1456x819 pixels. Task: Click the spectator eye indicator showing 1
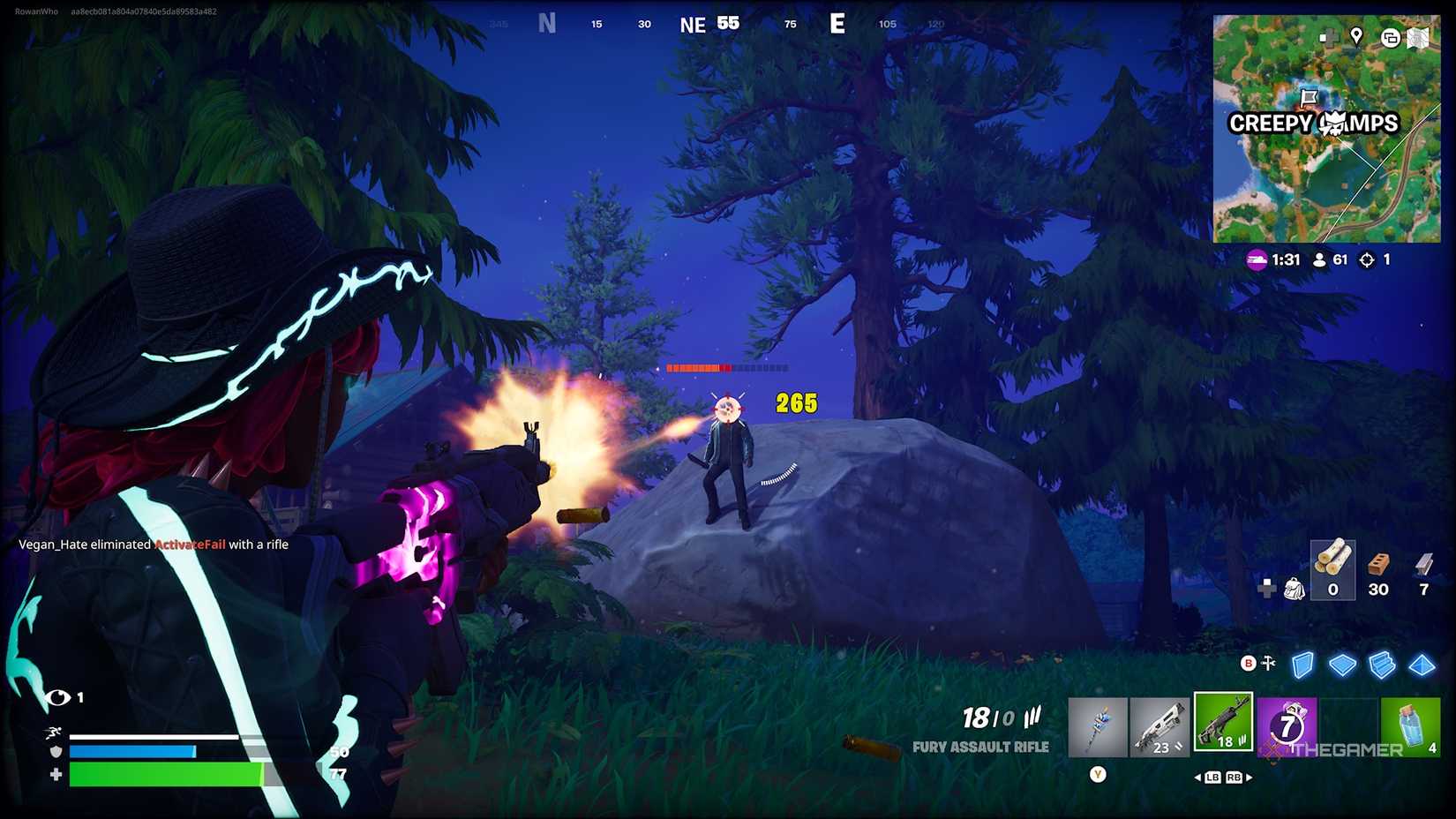[60, 697]
